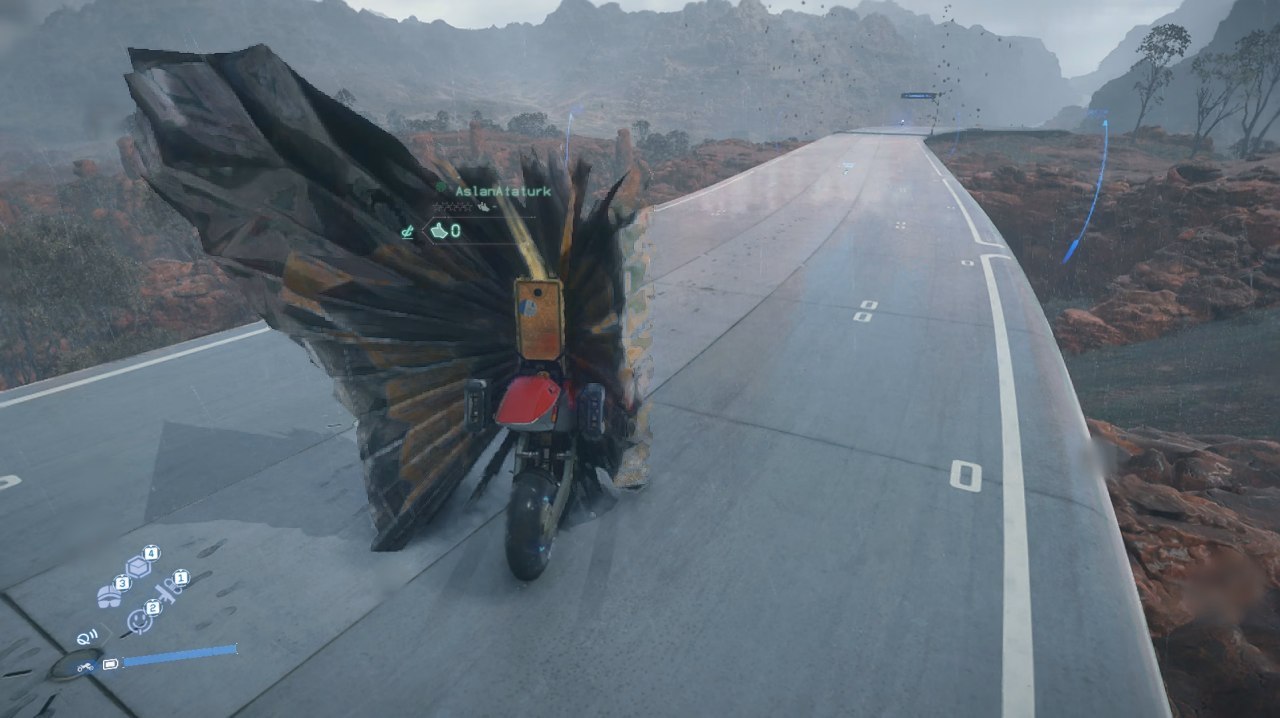Activate the smiley face icon numbered 2
The image size is (1280, 718).
coord(138,621)
